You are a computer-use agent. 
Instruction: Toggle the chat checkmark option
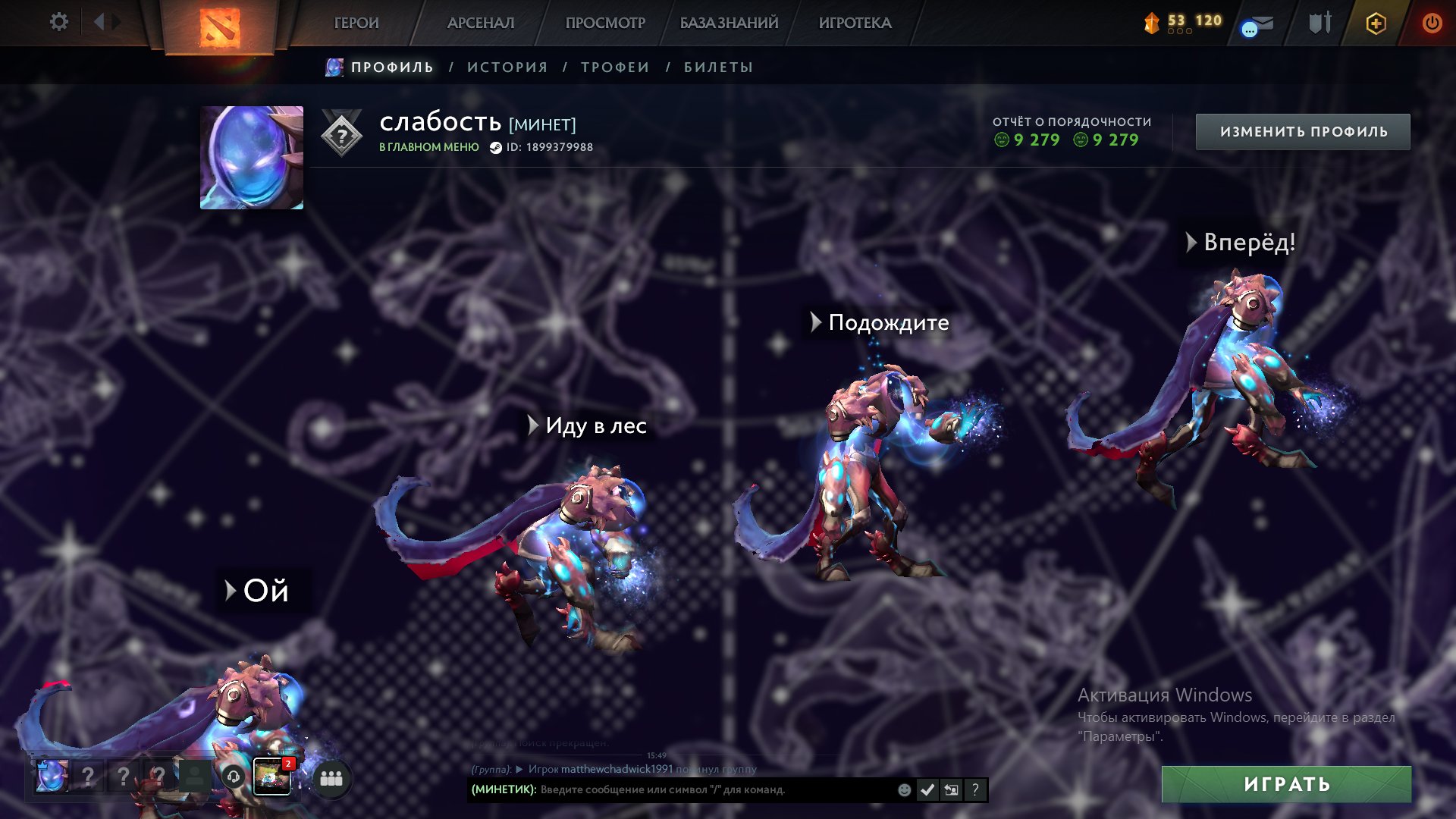[x=927, y=789]
